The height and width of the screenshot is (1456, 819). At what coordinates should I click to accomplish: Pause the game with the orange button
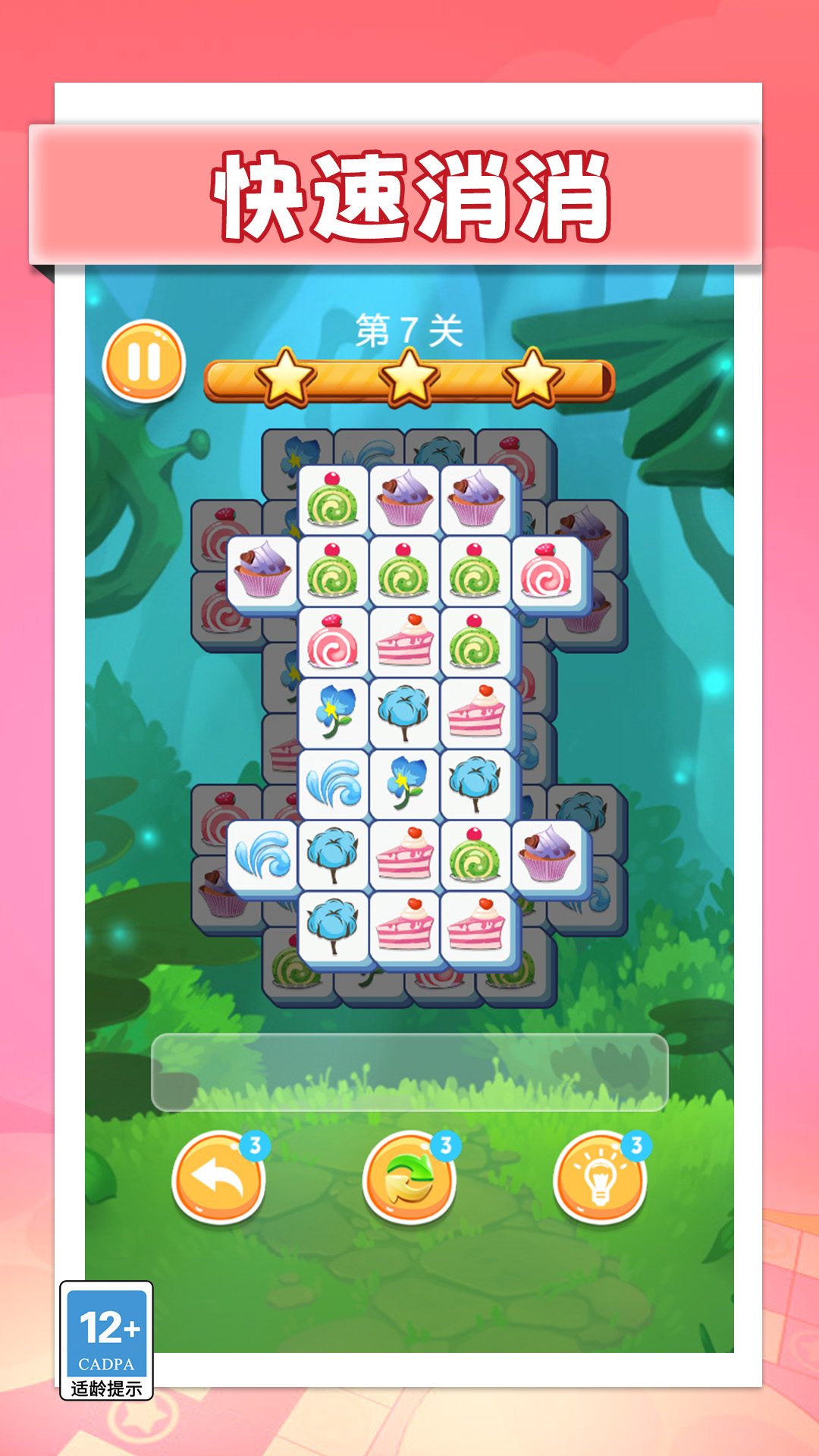point(143,361)
